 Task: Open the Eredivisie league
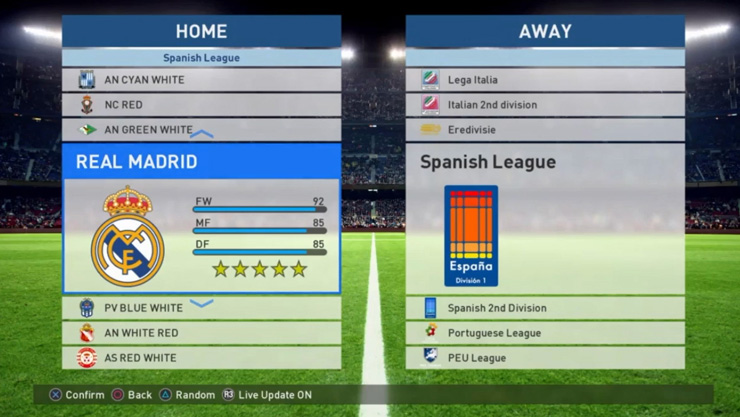pyautogui.click(x=545, y=130)
